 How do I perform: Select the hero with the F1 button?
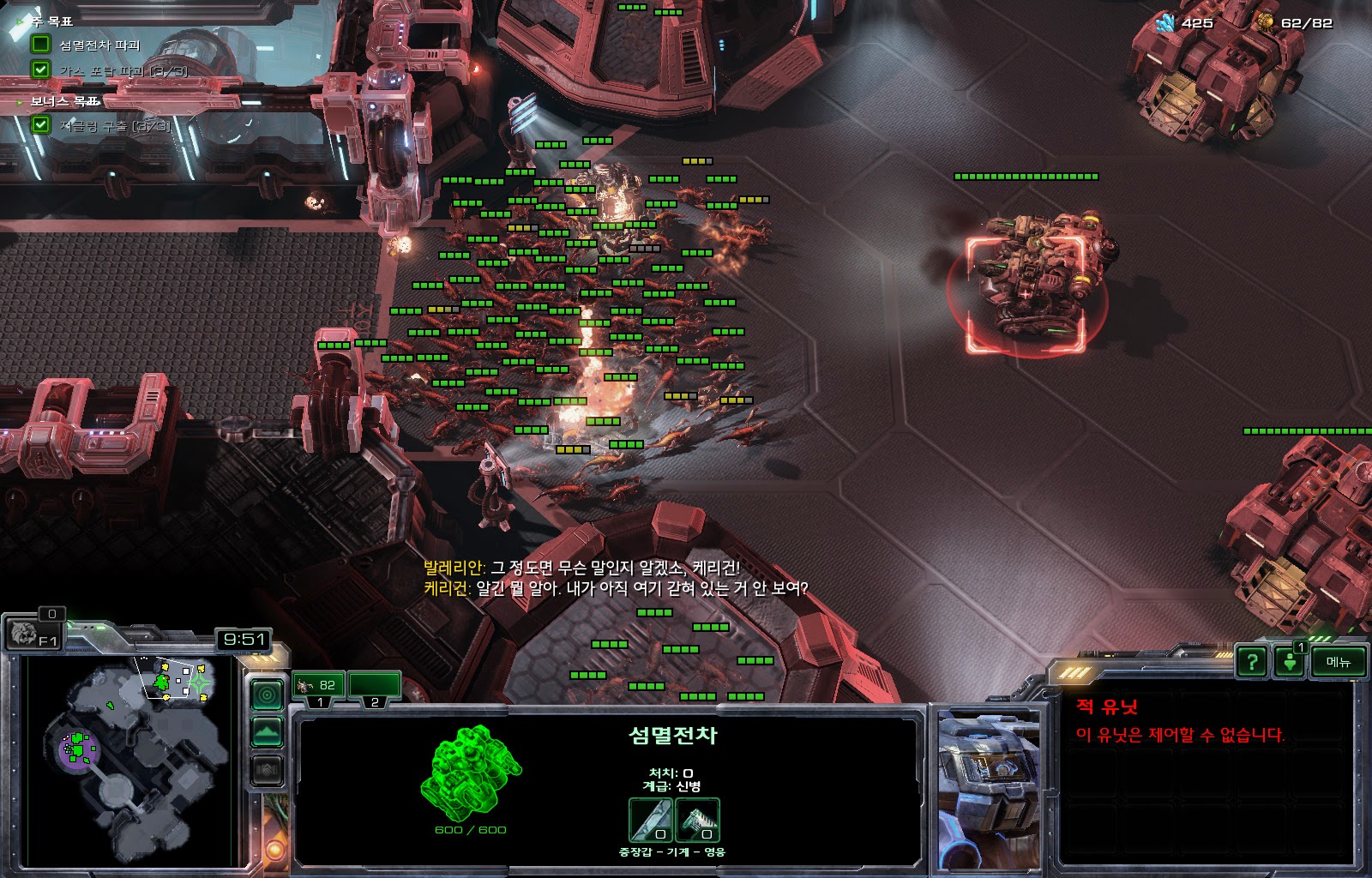point(33,634)
